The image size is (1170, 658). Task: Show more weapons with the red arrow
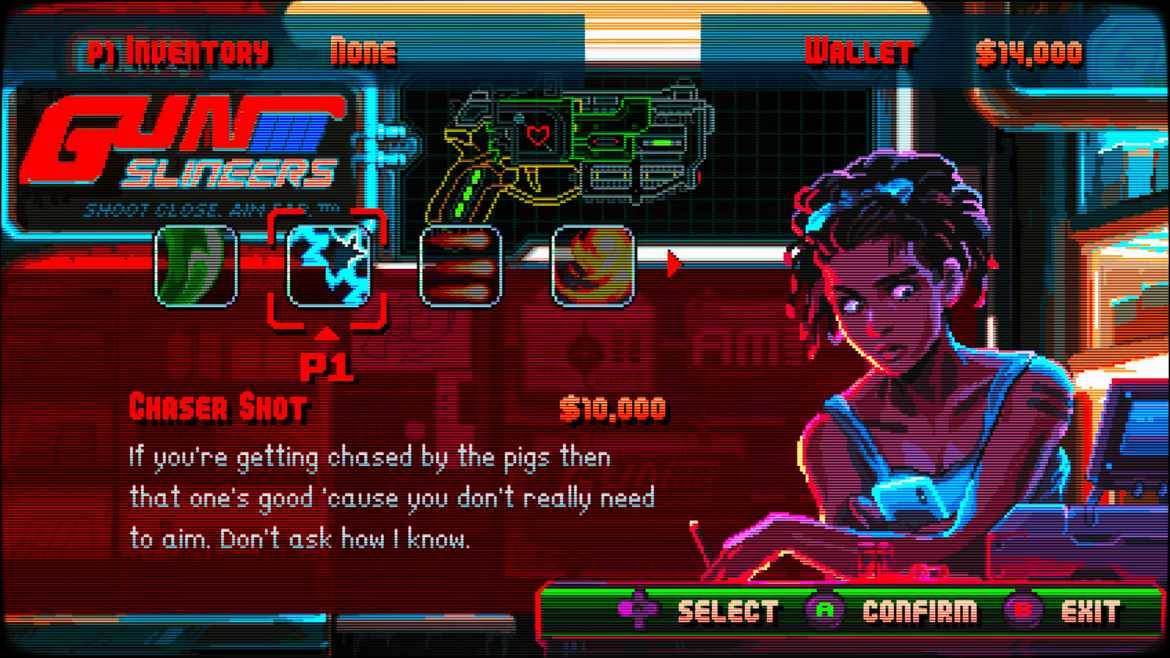pos(674,264)
